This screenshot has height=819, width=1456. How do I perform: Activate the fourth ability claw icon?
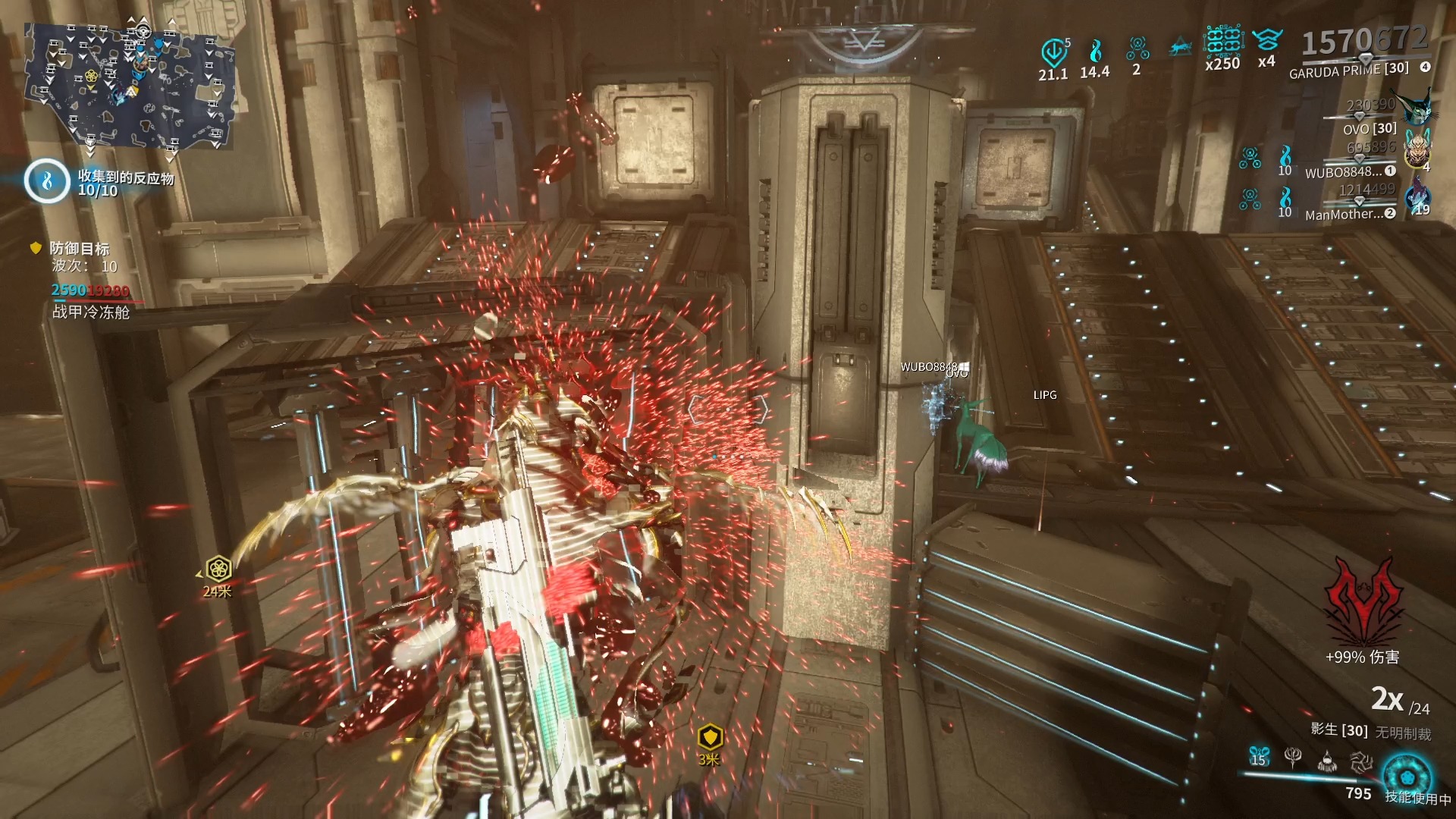[x=1361, y=760]
